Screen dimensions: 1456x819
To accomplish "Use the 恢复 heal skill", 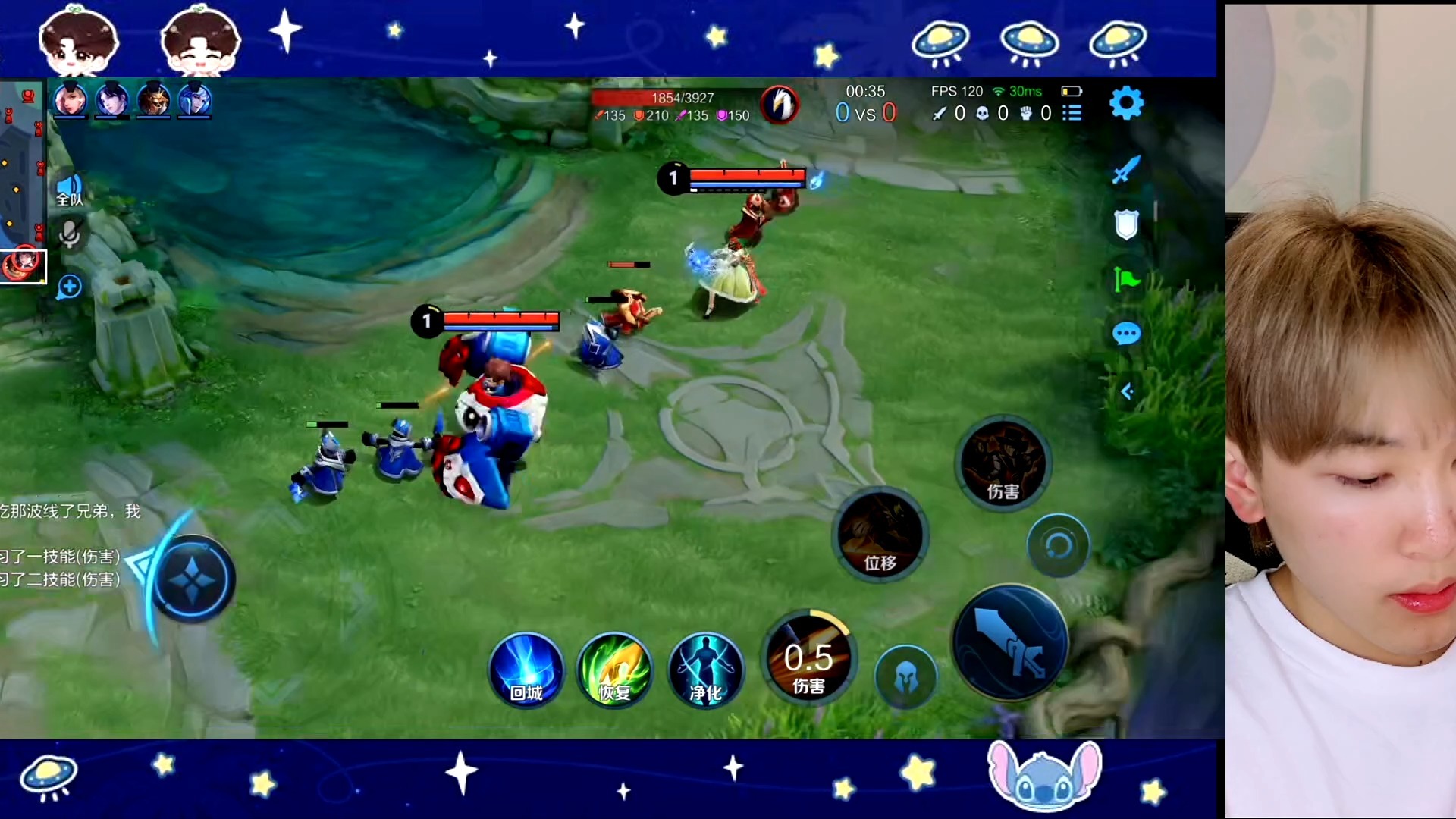I will [x=614, y=672].
